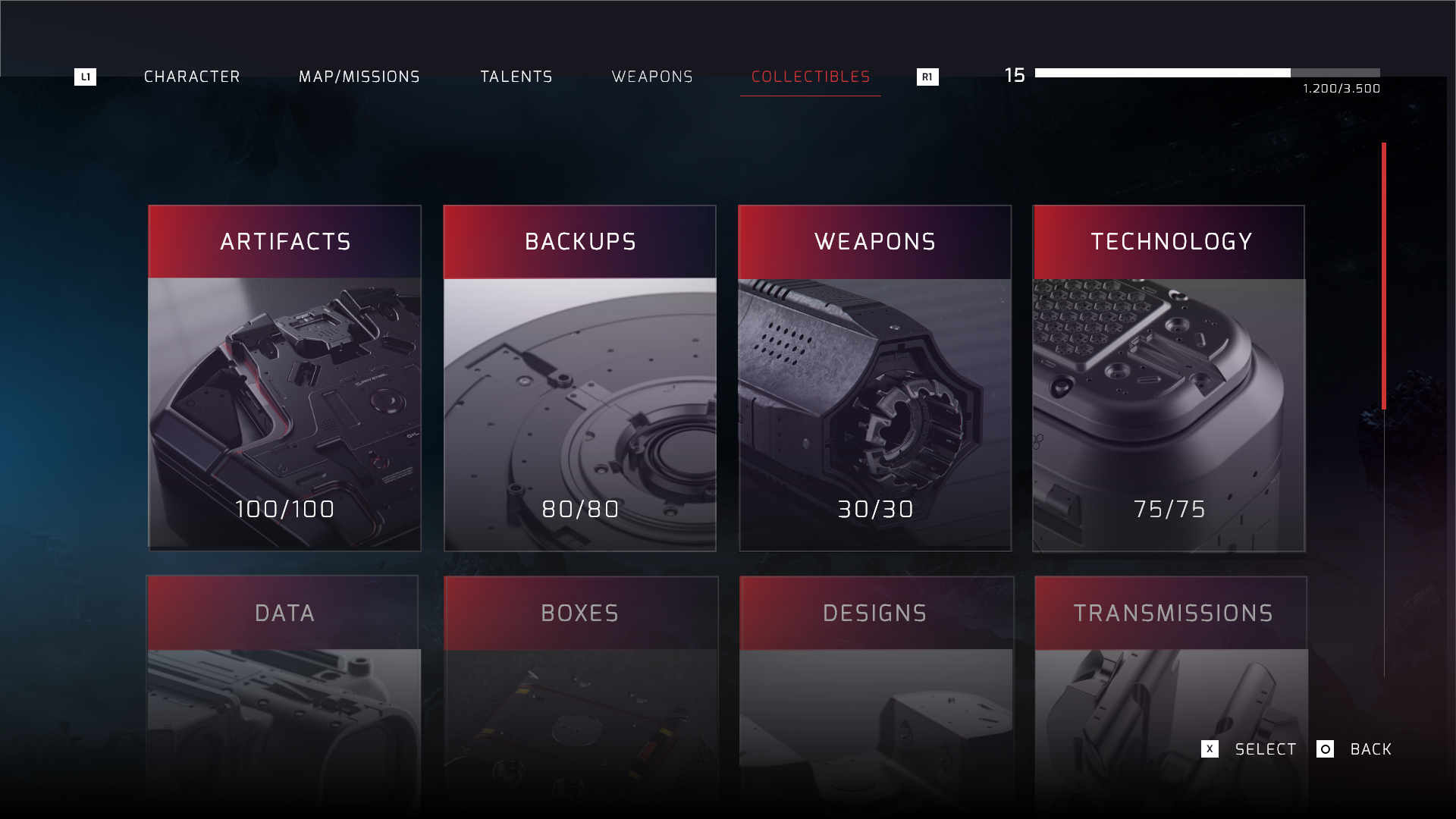Open the Map/Missions tab
This screenshot has height=819, width=1456.
click(359, 77)
